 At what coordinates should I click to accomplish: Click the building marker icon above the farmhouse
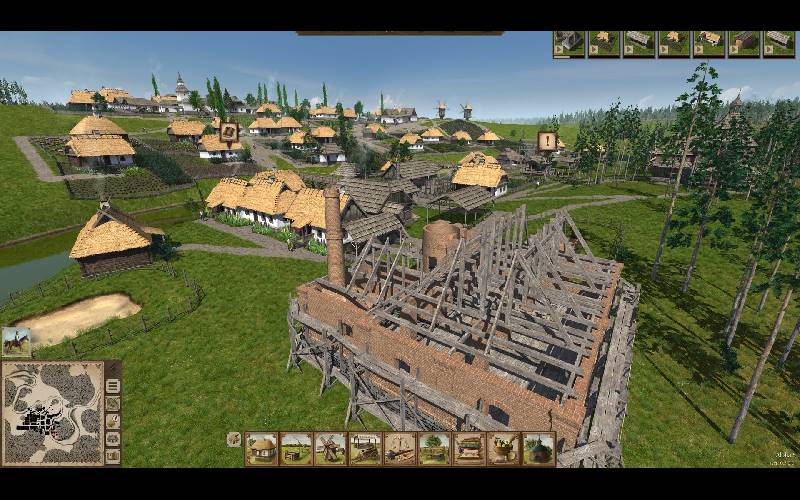pos(228,131)
